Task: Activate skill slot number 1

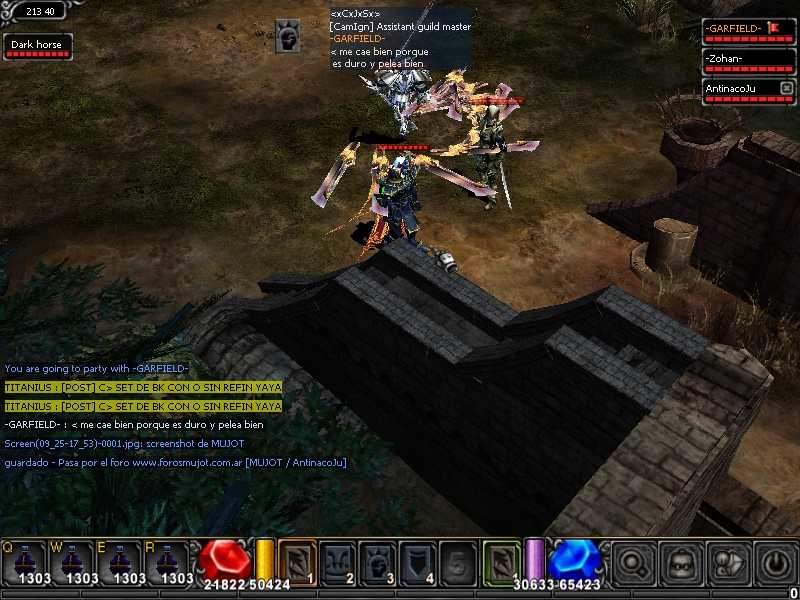Action: (297, 561)
